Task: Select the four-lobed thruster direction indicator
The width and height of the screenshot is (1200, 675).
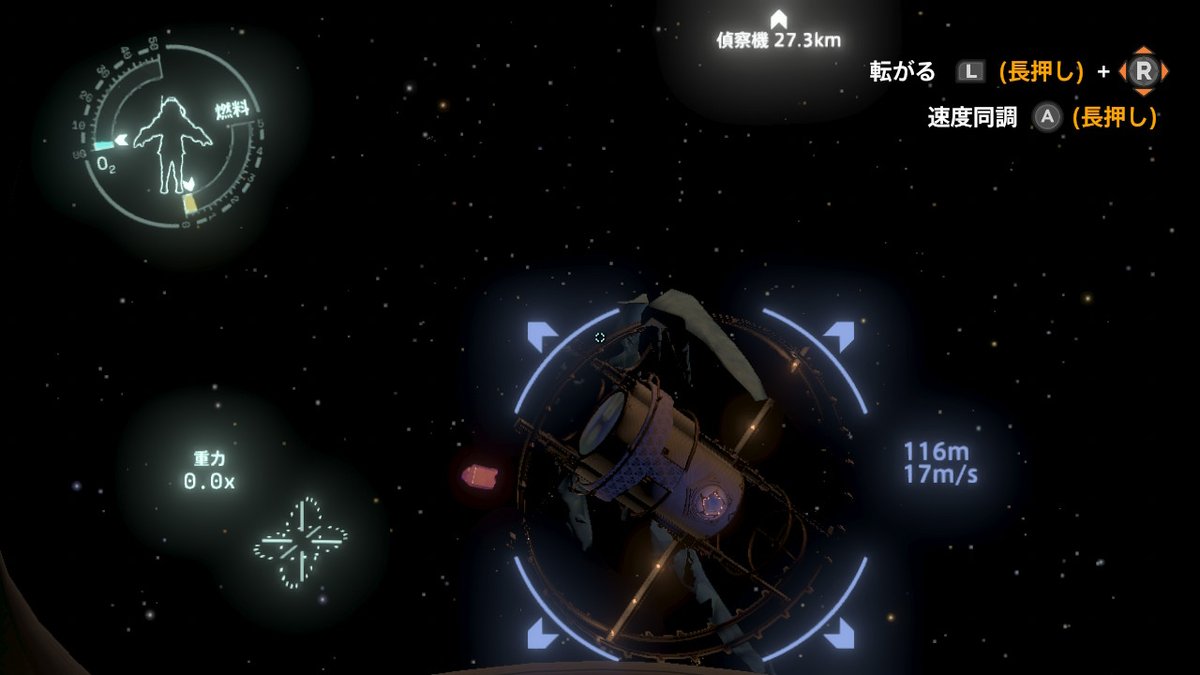Action: click(x=301, y=542)
